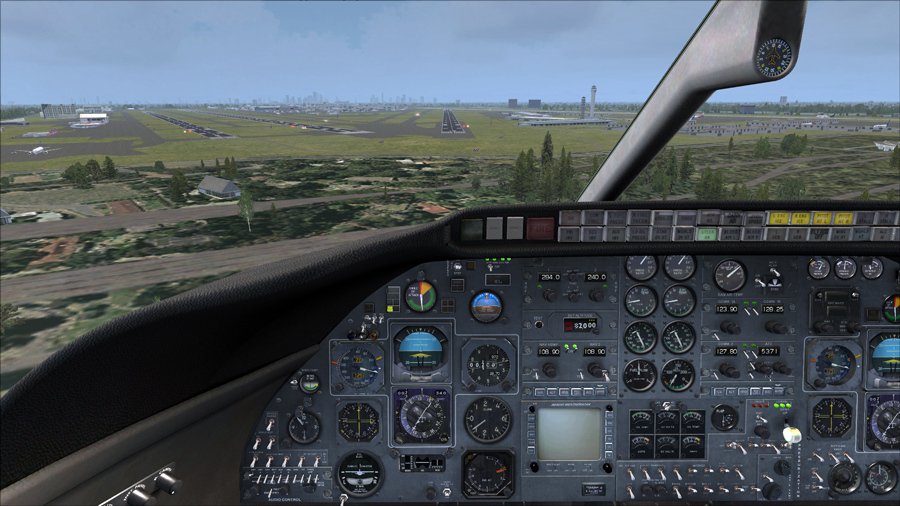Screen dimensions: 900x506
Task: Click the TEST button beside the altitude selector
Action: click(538, 323)
